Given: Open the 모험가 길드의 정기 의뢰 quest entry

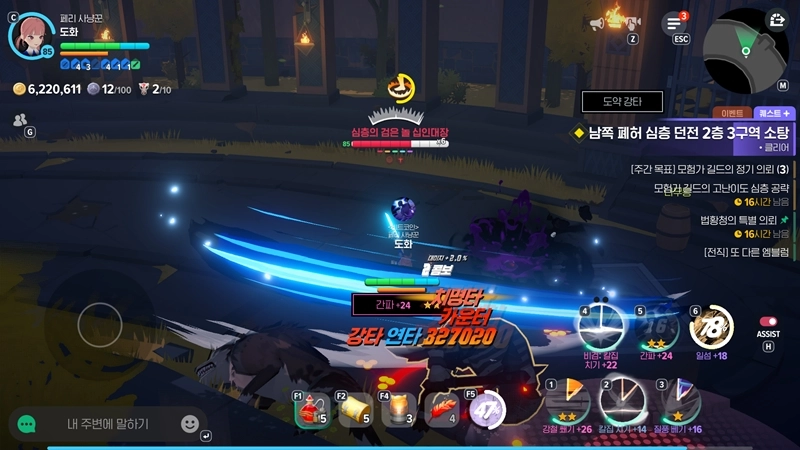Looking at the screenshot, I should [708, 169].
